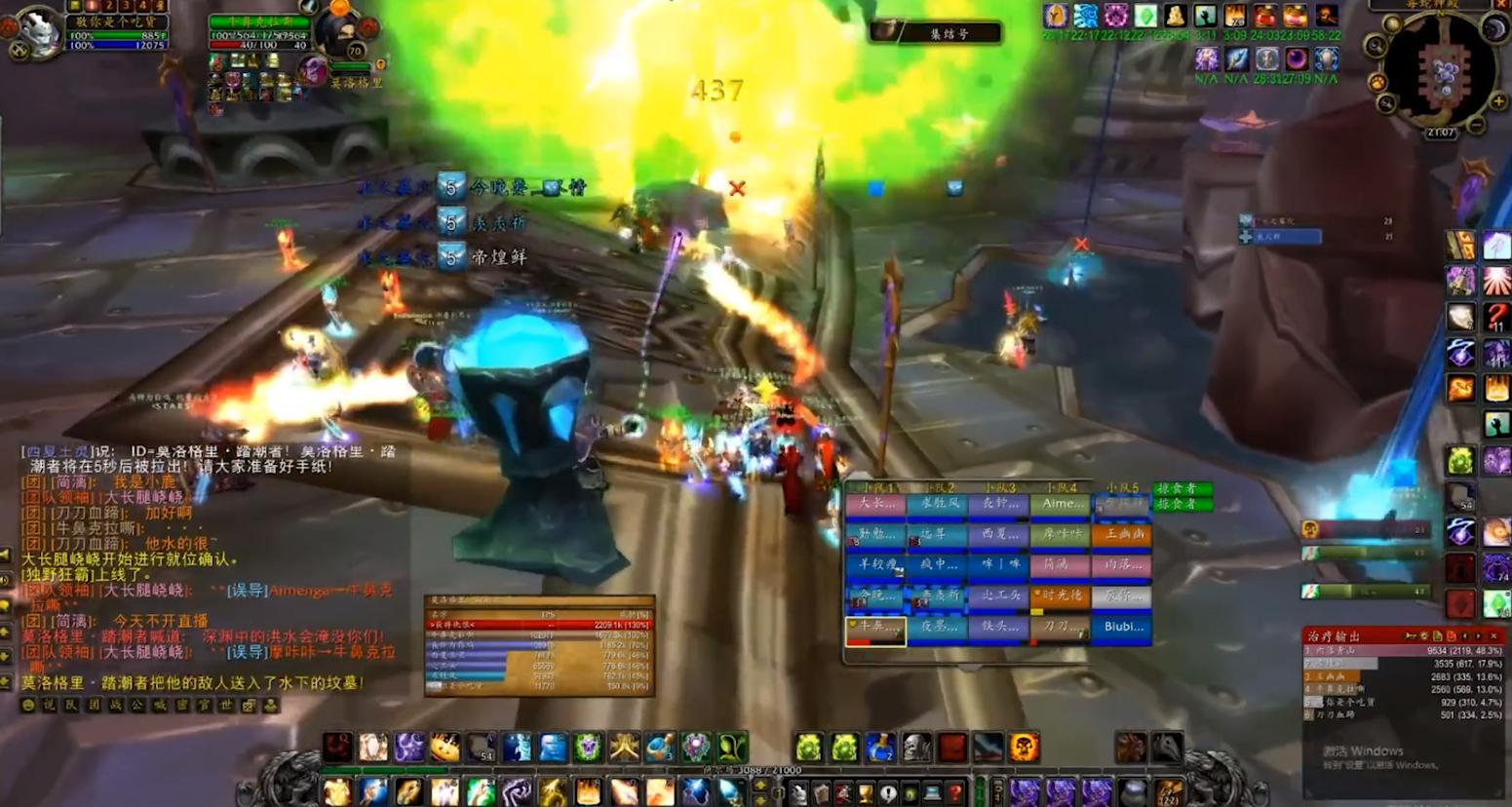Activate the flaming orange skull ability
Image resolution: width=1512 pixels, height=807 pixels.
[1025, 748]
